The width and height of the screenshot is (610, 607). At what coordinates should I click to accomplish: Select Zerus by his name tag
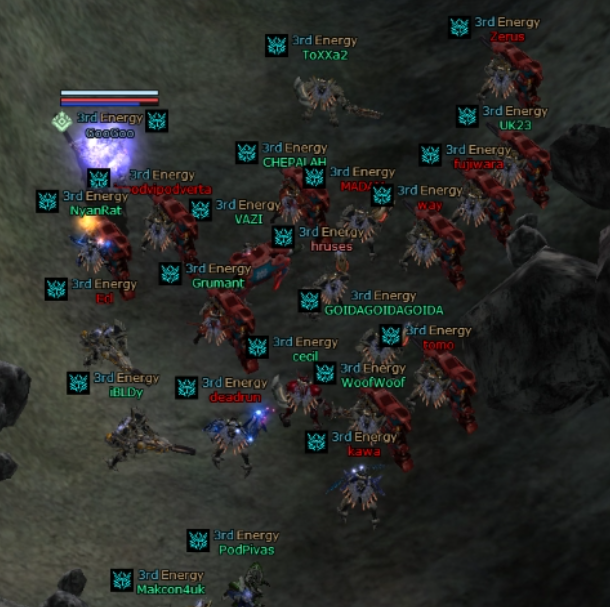[507, 37]
